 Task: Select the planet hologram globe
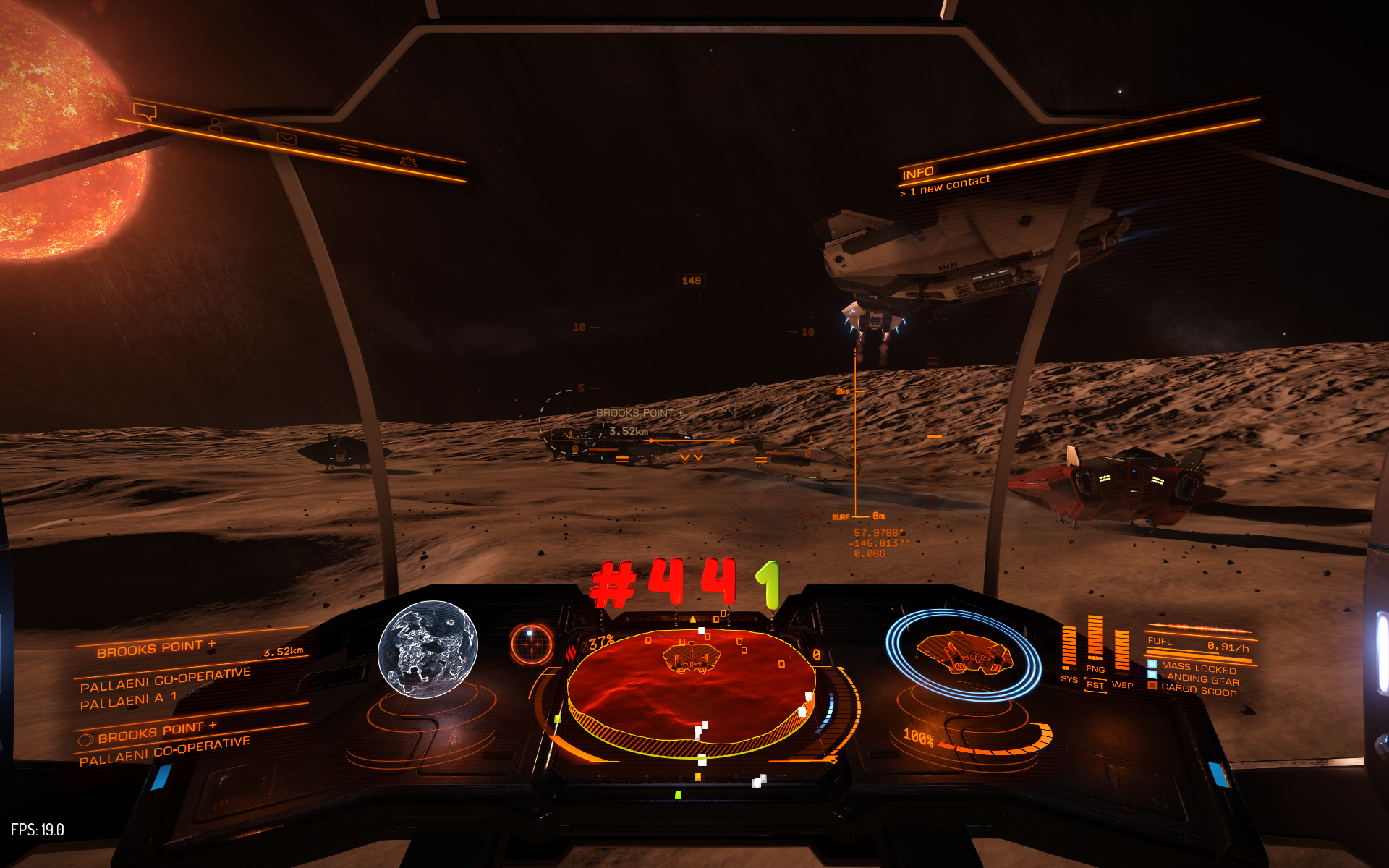[x=428, y=649]
